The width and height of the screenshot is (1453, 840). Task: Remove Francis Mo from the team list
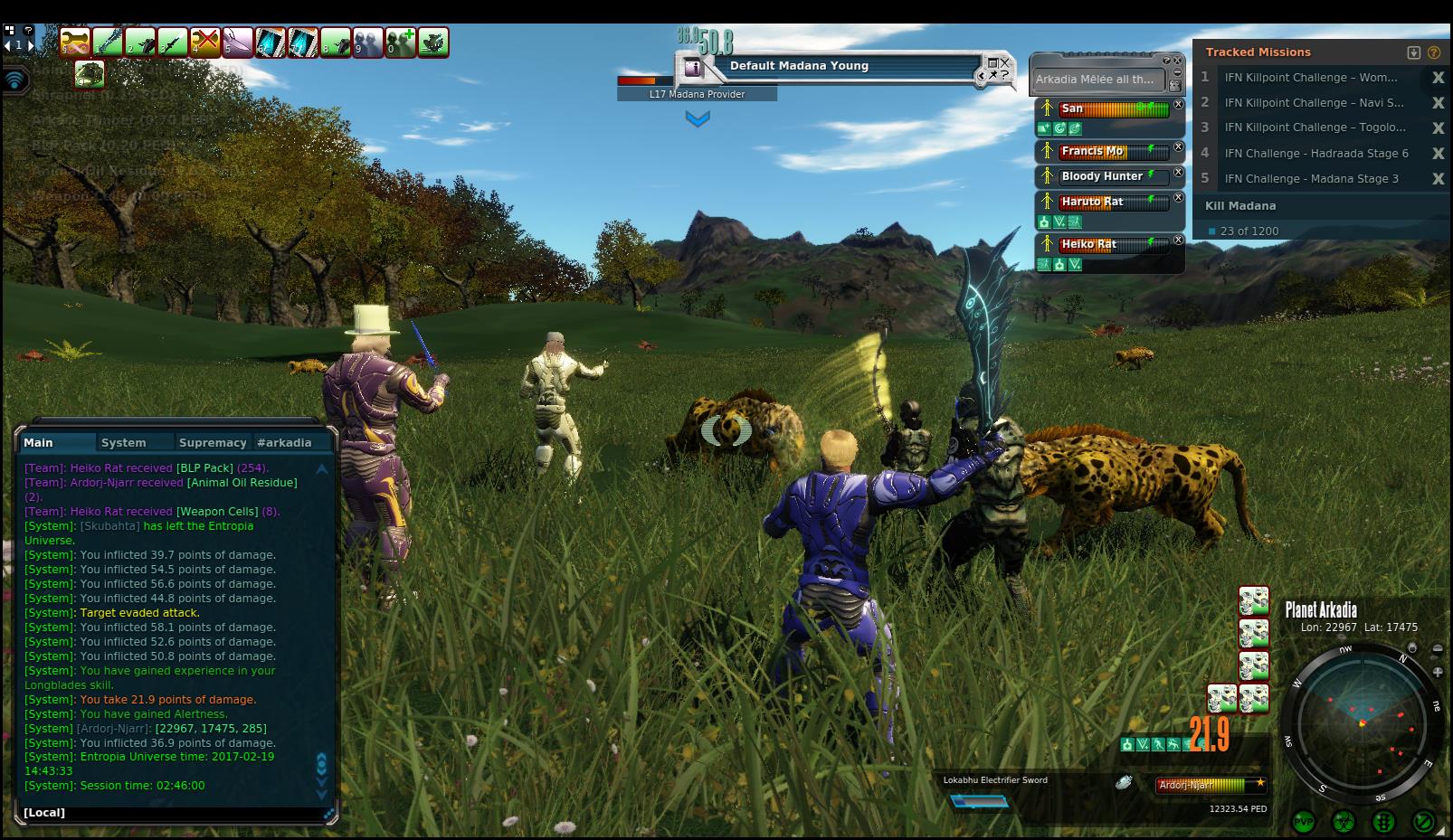(x=1178, y=147)
